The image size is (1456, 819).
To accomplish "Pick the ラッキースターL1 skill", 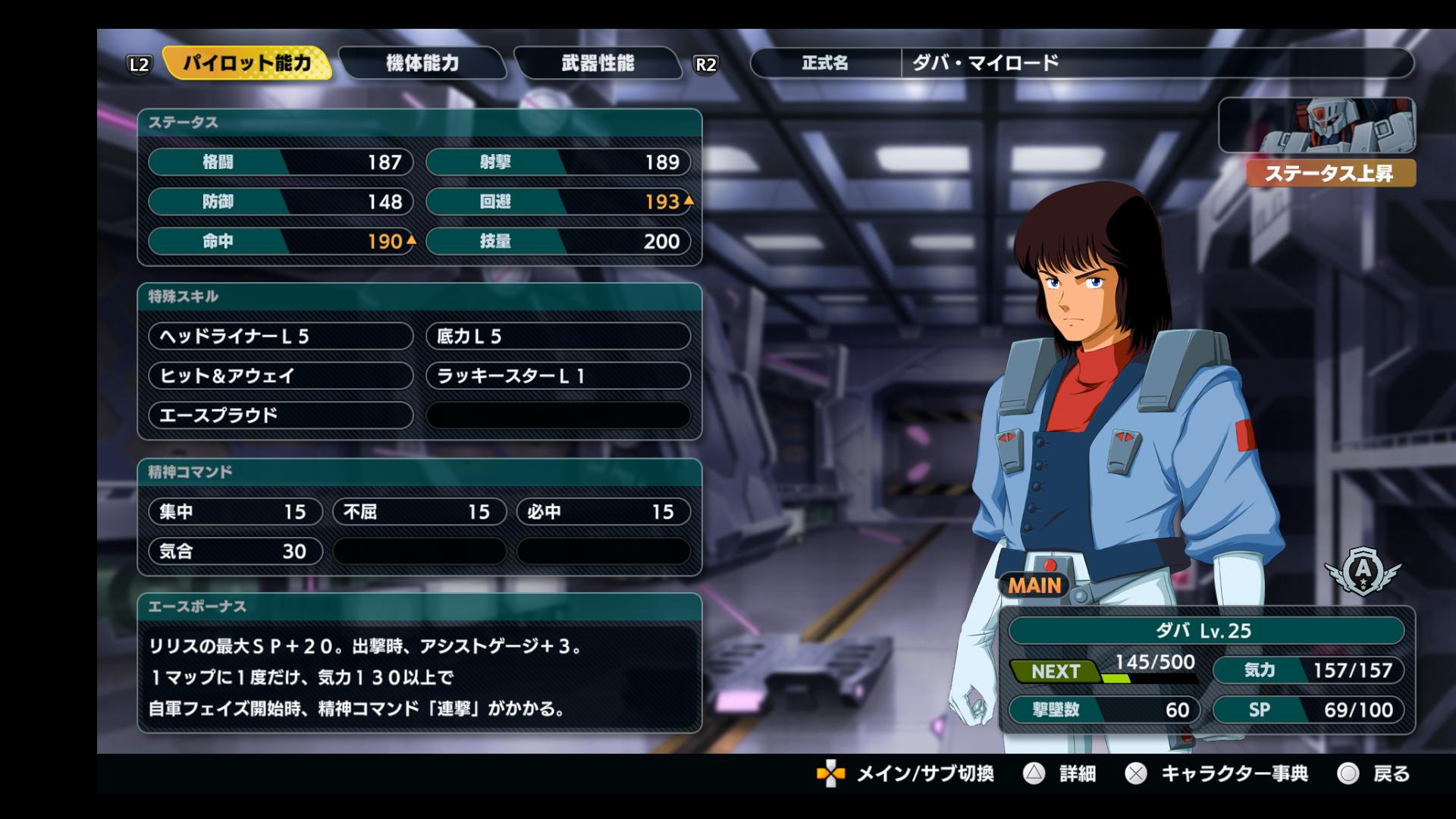I will click(558, 375).
